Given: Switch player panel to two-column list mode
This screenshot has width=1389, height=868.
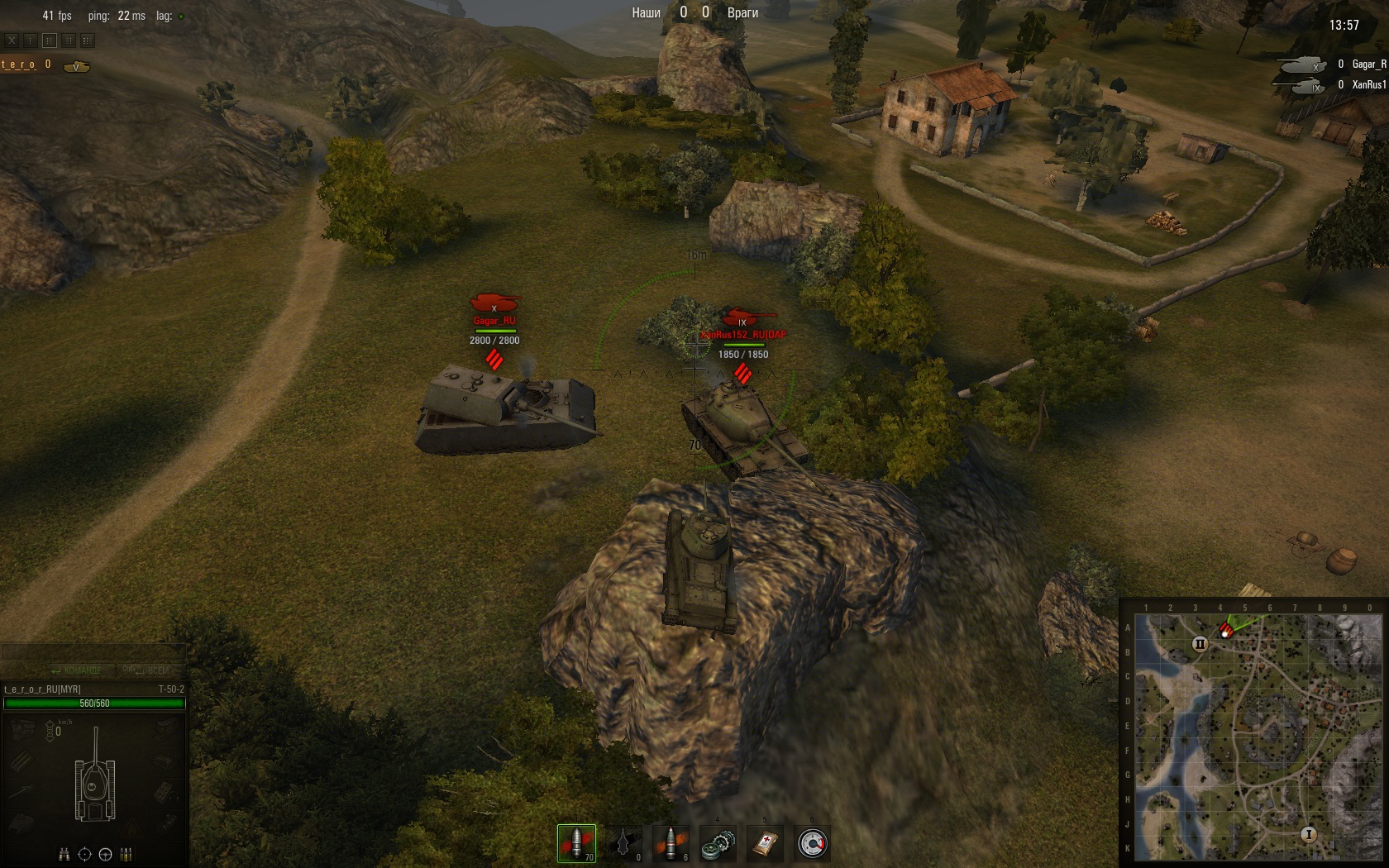Looking at the screenshot, I should 69,40.
